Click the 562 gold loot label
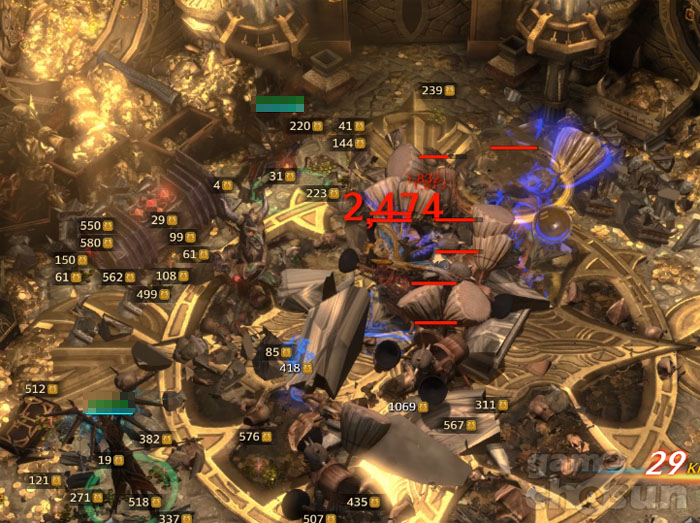Image resolution: width=700 pixels, height=523 pixels. 119,278
